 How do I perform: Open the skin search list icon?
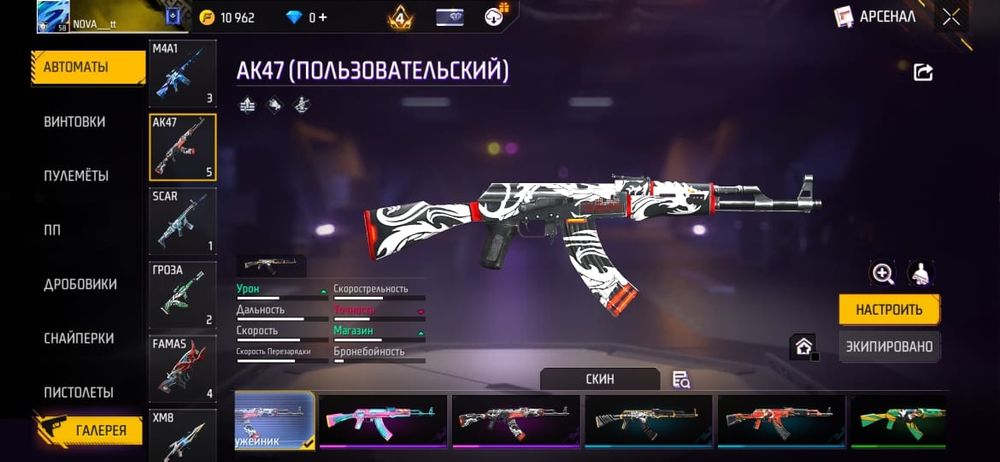[x=681, y=379]
